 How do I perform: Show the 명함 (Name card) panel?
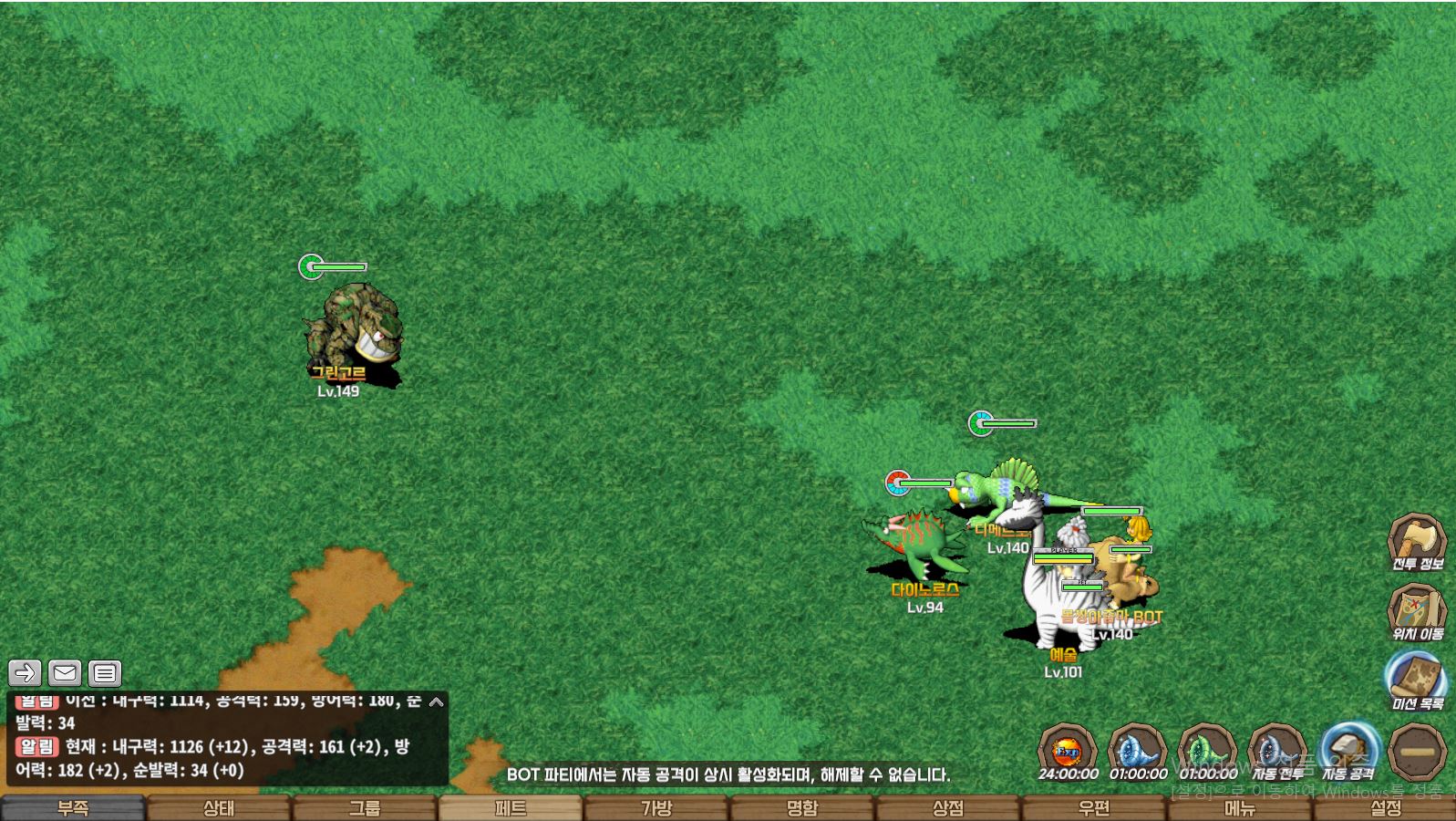click(x=802, y=808)
